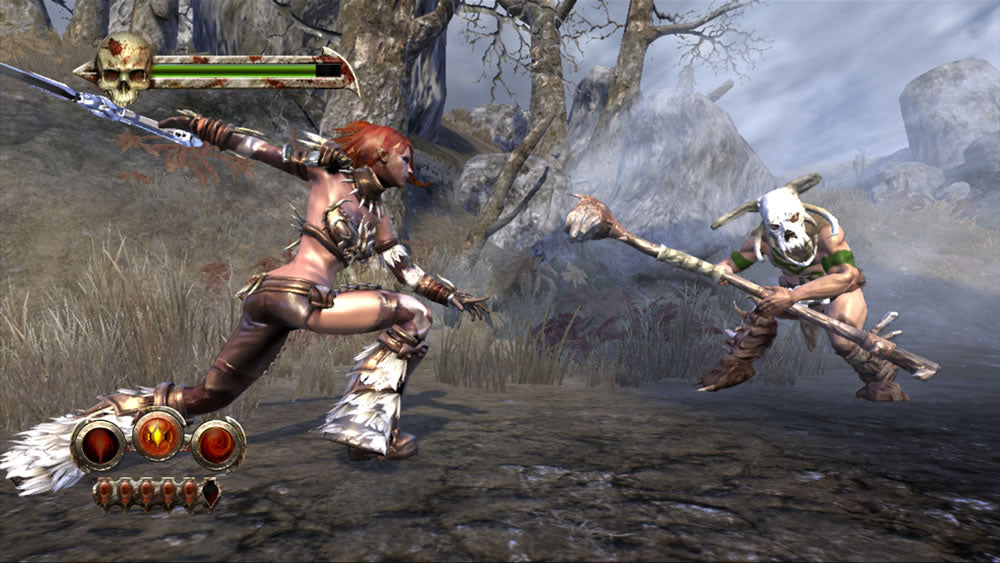Activate the dark red flame orb ability
1000x563 pixels.
point(98,444)
